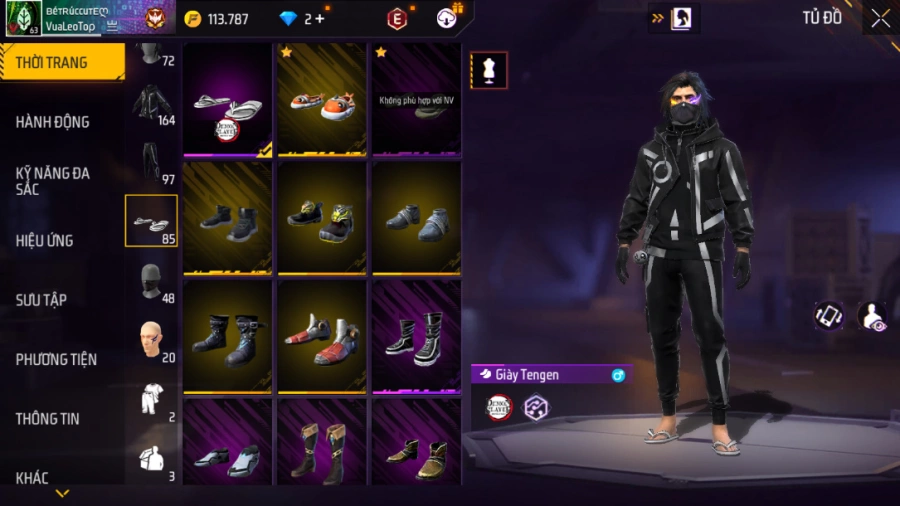Open the Hiệu Ứng menu
This screenshot has width=900, height=506.
tap(45, 241)
